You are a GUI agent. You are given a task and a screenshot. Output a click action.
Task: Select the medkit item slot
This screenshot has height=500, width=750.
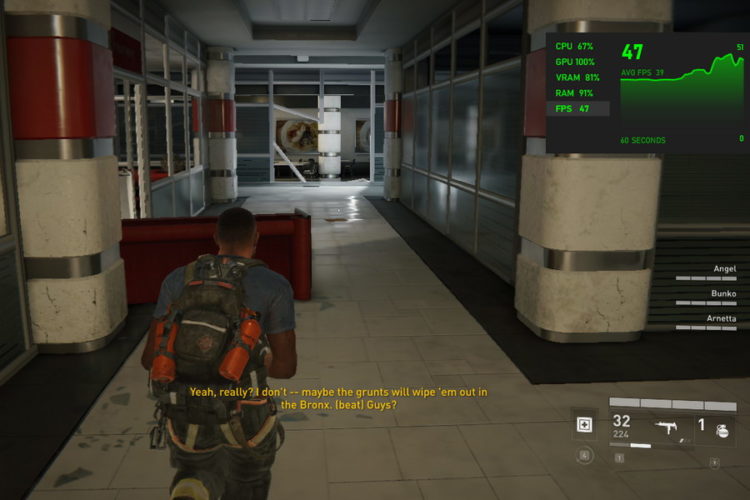click(x=584, y=425)
